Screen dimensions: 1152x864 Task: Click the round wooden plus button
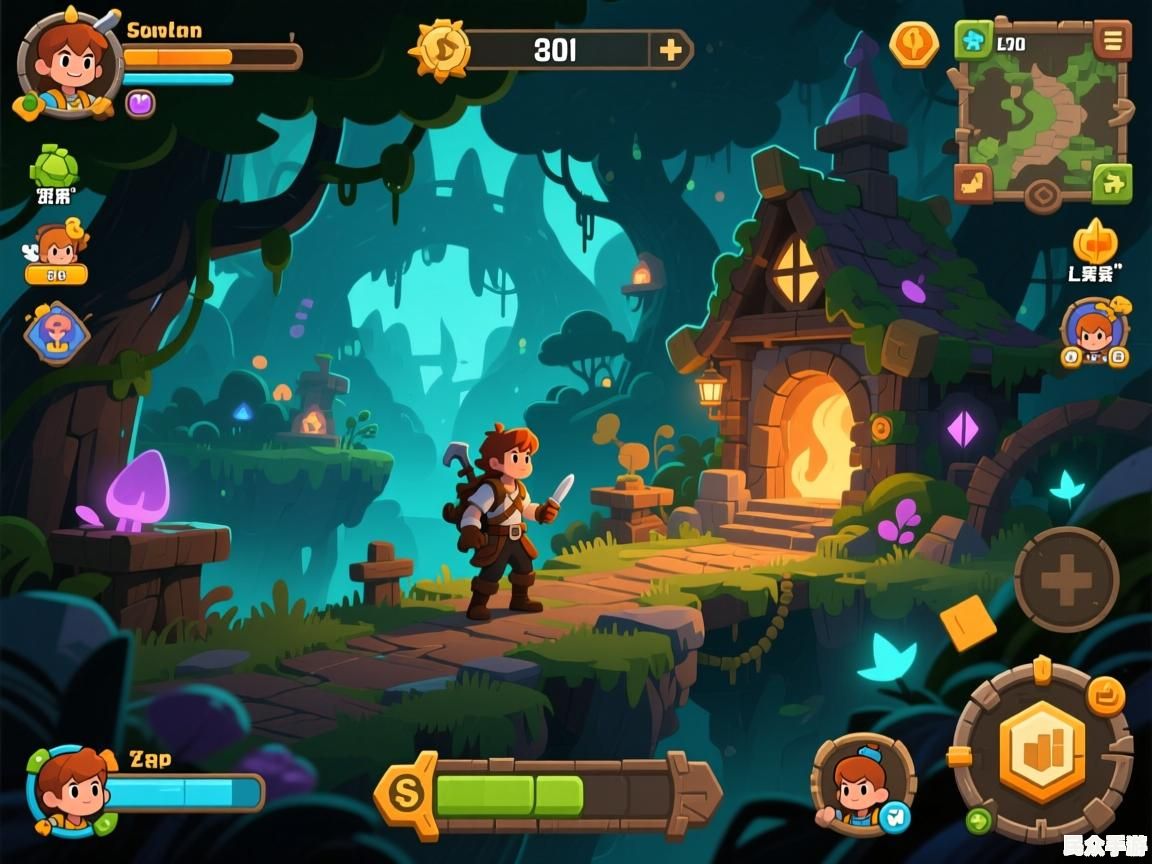pyautogui.click(x=1066, y=579)
